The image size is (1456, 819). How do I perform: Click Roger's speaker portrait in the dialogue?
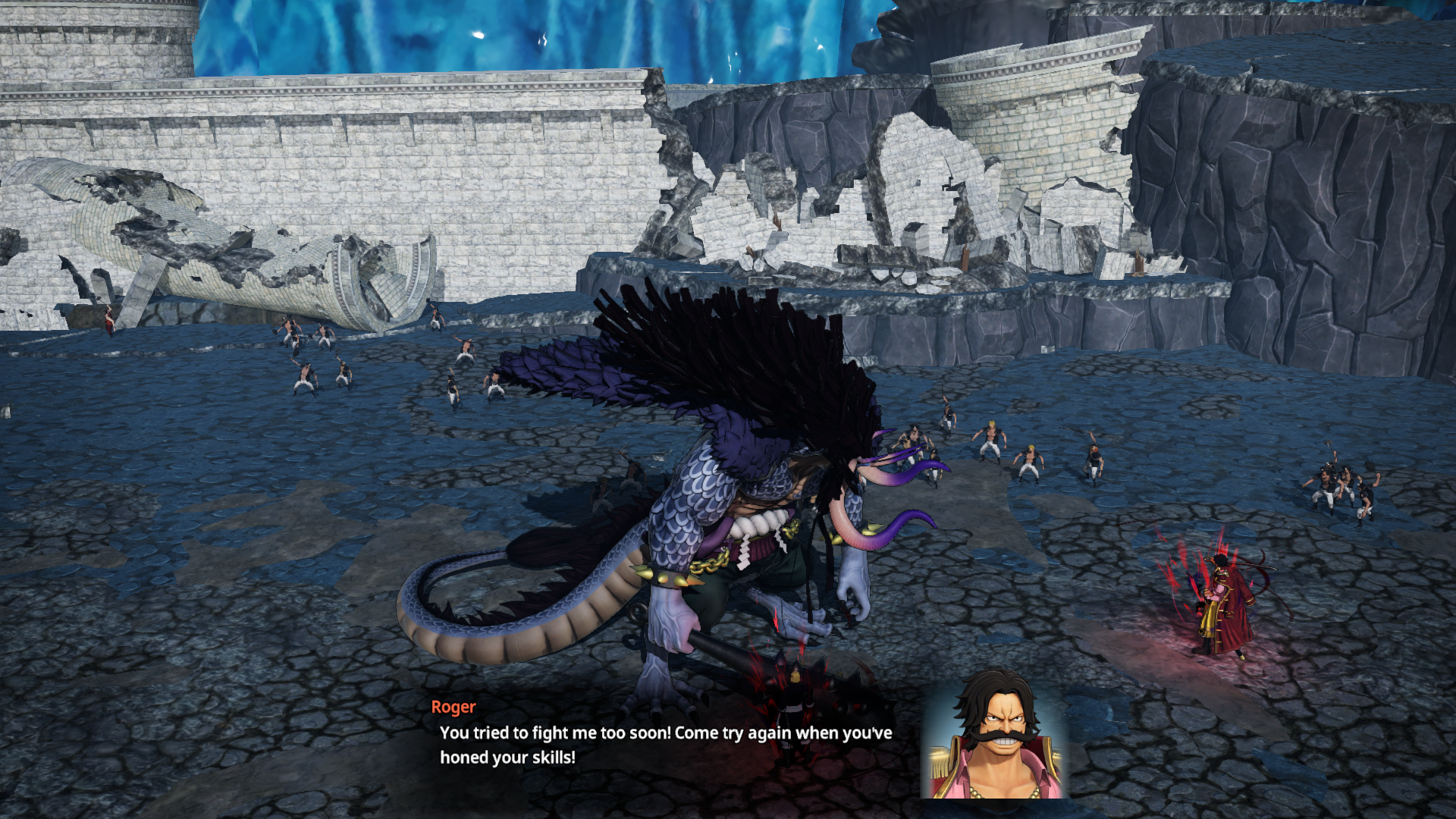point(995,734)
